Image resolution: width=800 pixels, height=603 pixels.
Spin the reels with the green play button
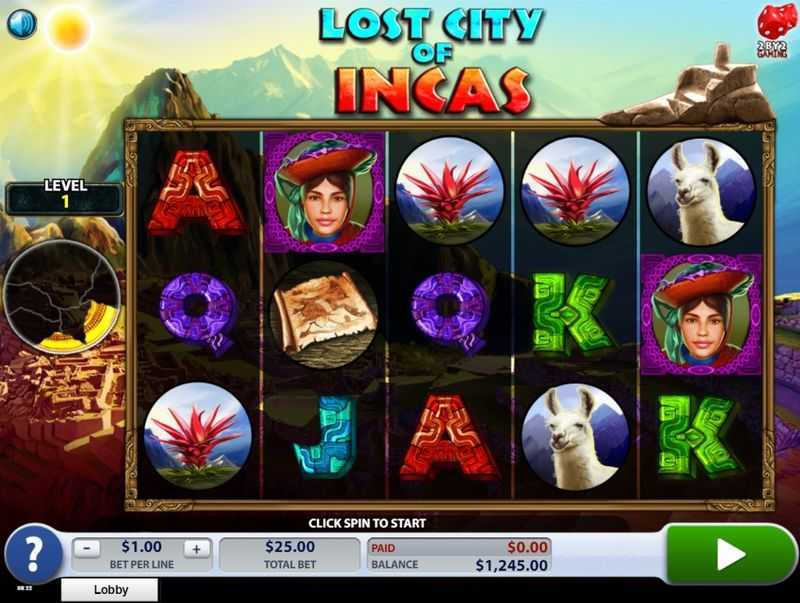731,554
